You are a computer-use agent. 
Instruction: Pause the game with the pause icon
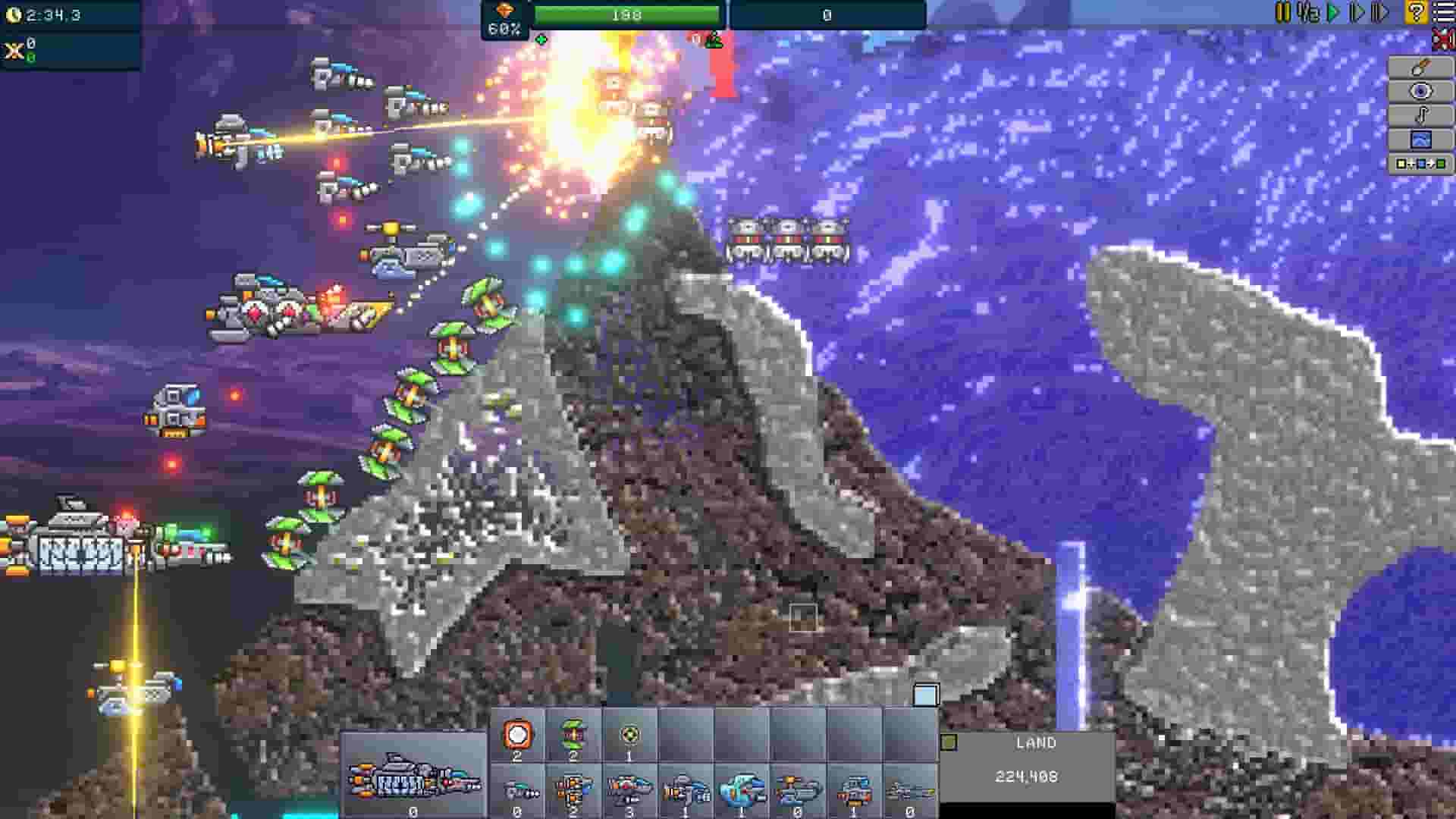(x=1284, y=12)
